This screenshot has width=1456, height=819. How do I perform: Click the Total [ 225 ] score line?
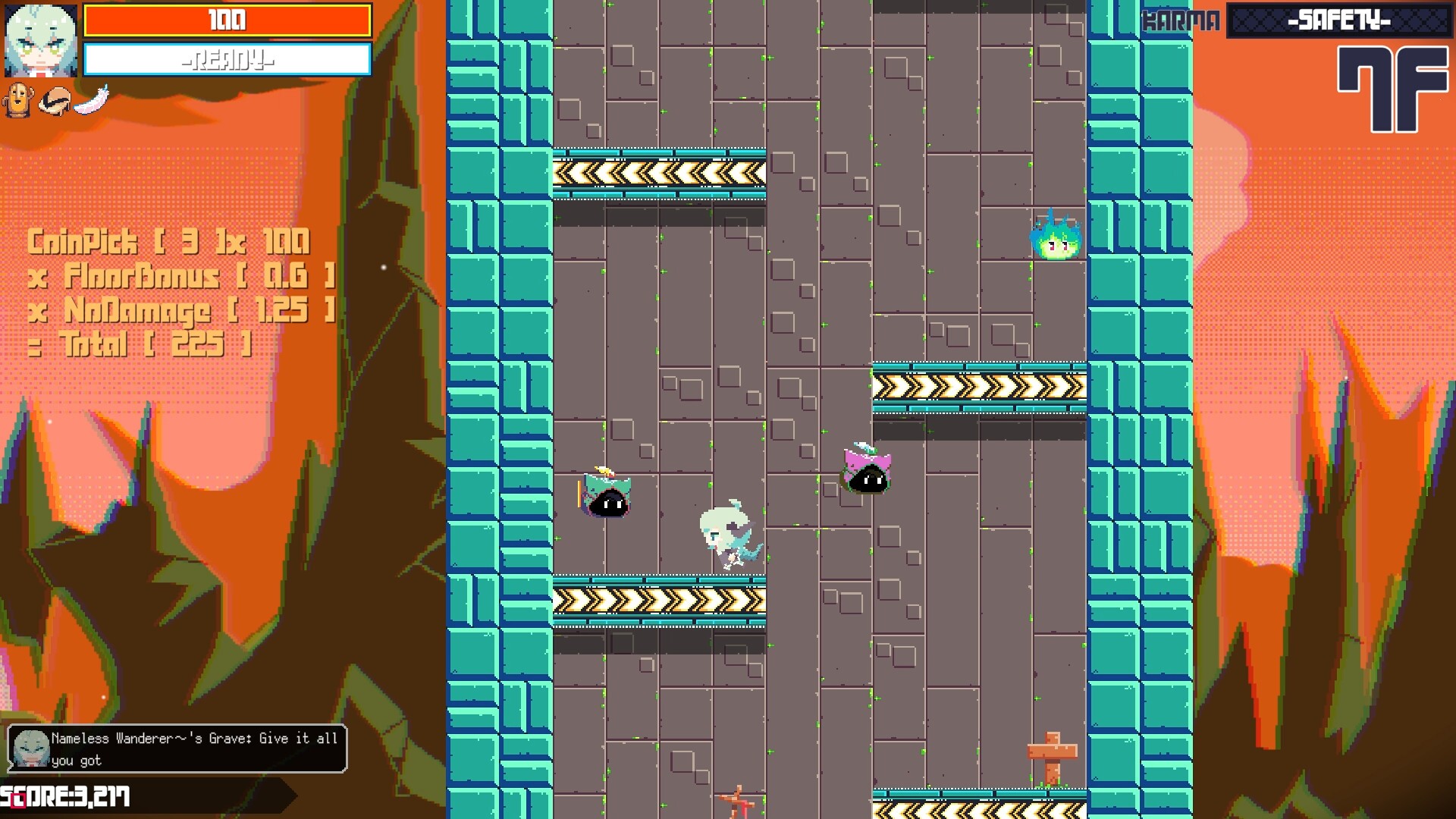point(140,344)
